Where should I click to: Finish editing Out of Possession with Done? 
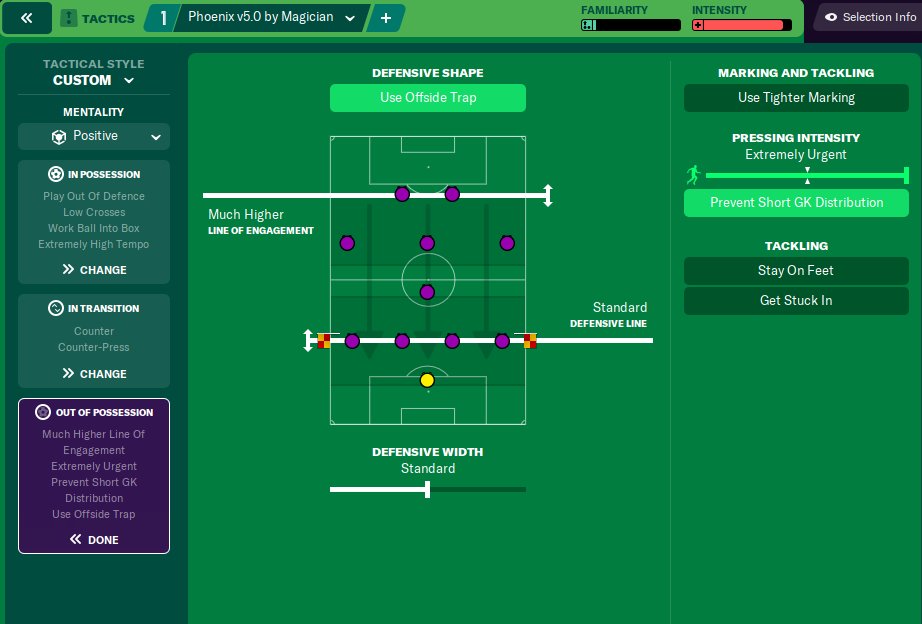point(94,539)
